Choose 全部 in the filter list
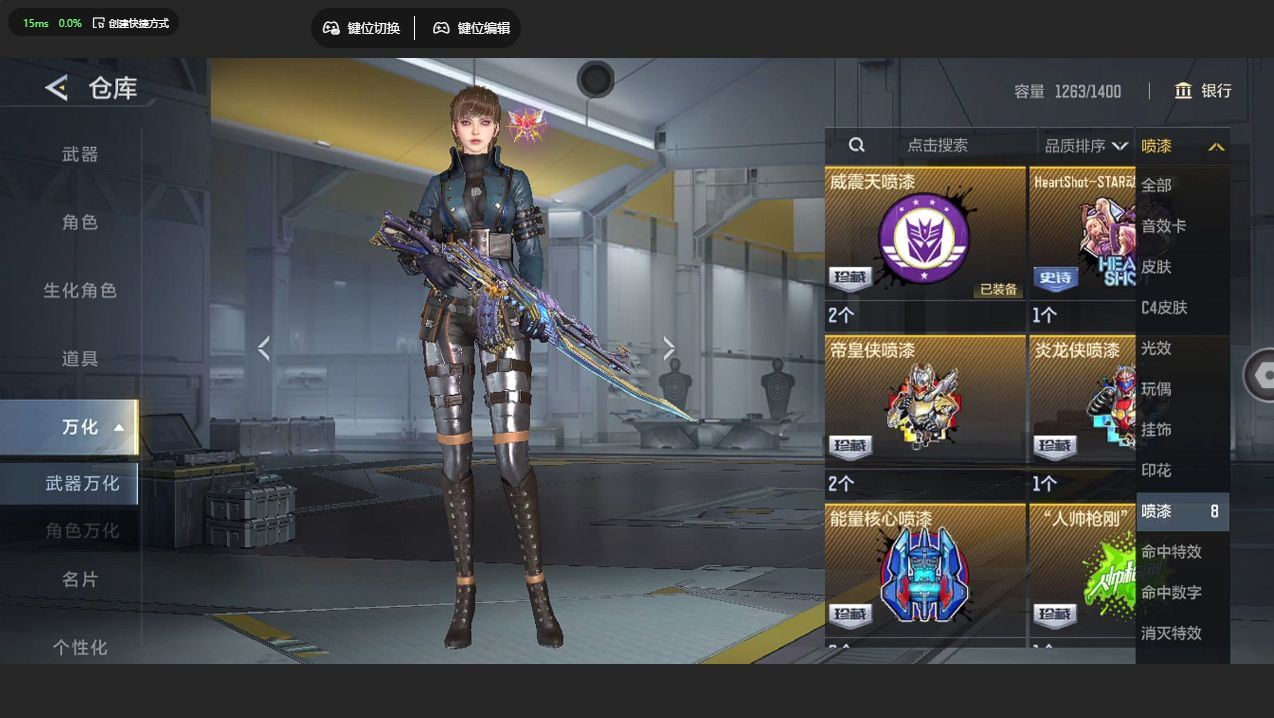Viewport: 1274px width, 718px height. pos(1157,185)
